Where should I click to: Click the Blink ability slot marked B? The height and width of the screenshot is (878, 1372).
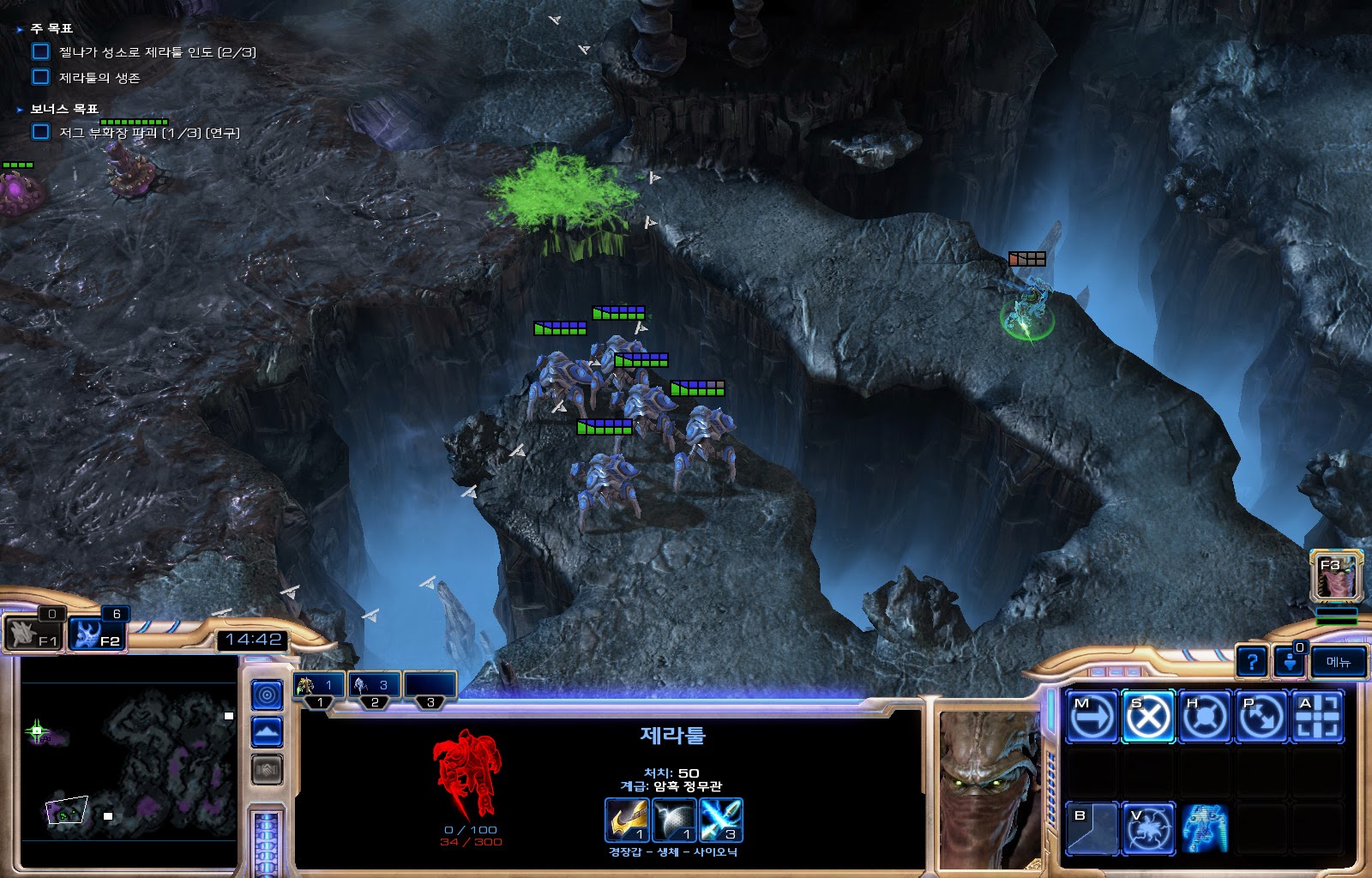[x=1092, y=829]
